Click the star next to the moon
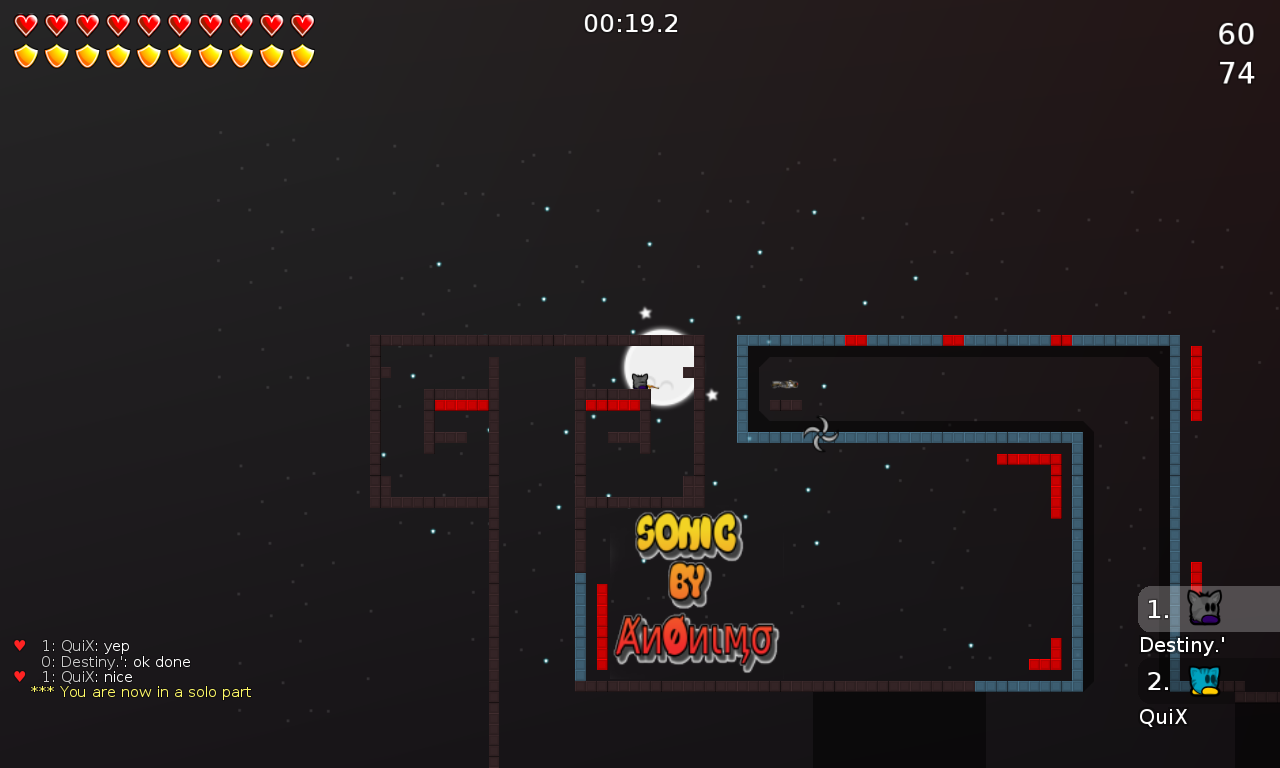The image size is (1280, 768). click(712, 396)
